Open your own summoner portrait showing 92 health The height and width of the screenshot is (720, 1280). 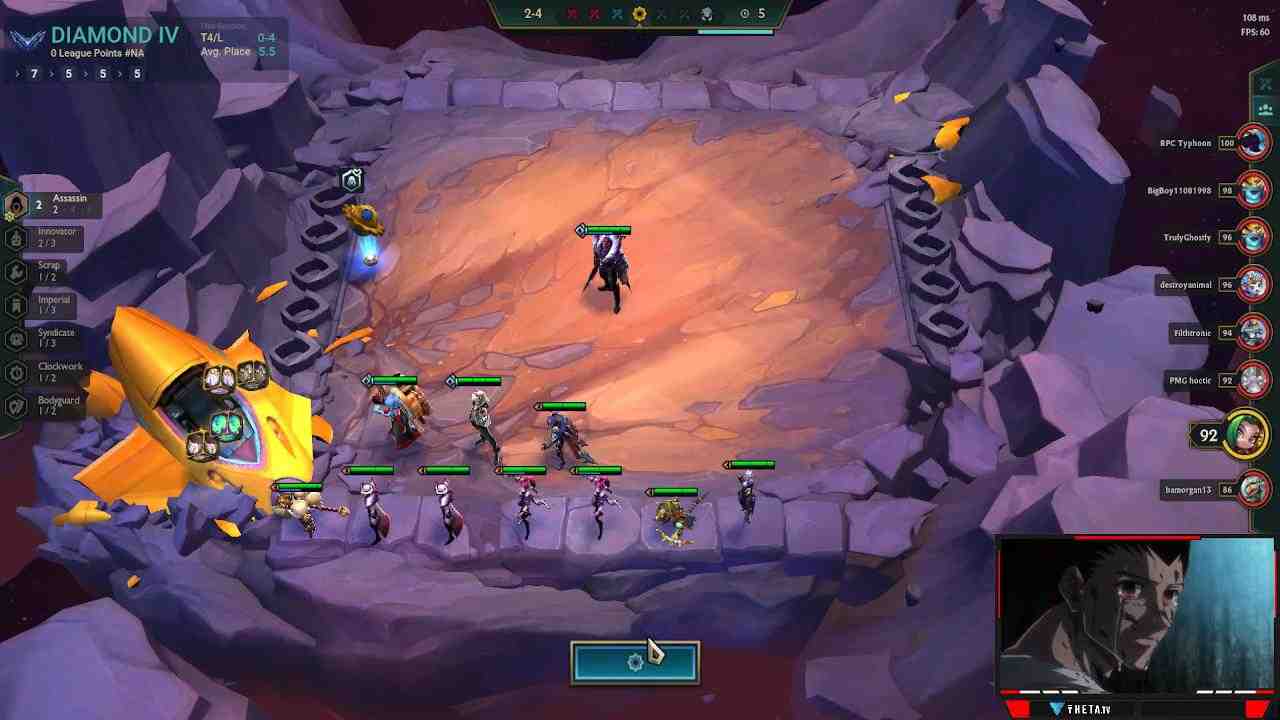click(x=1246, y=434)
